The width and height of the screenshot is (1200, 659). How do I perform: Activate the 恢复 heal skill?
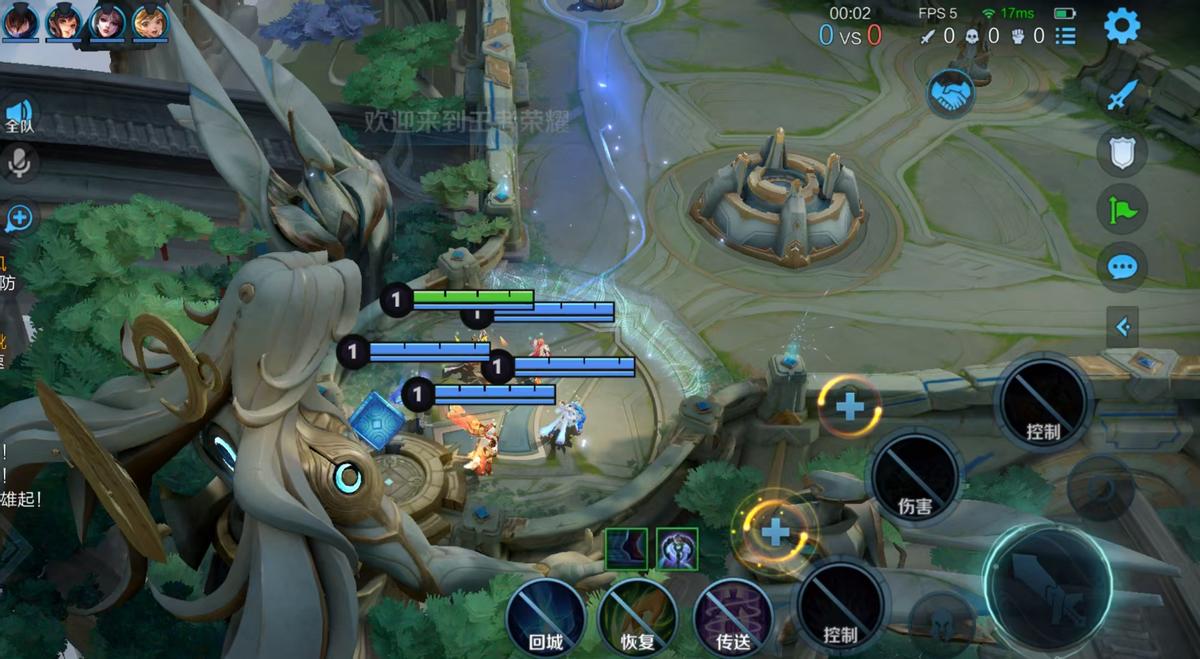pyautogui.click(x=638, y=617)
